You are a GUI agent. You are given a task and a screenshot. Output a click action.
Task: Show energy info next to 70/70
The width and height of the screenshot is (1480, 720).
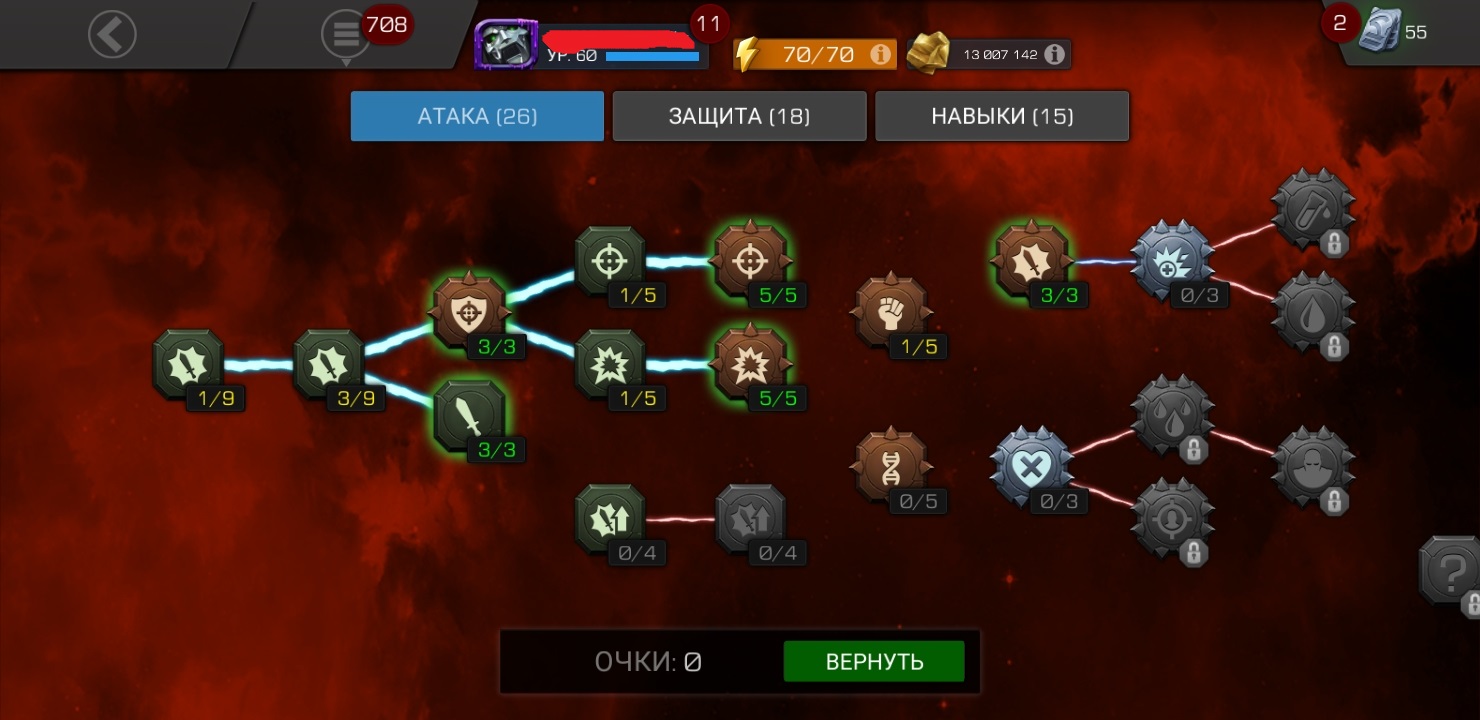881,54
